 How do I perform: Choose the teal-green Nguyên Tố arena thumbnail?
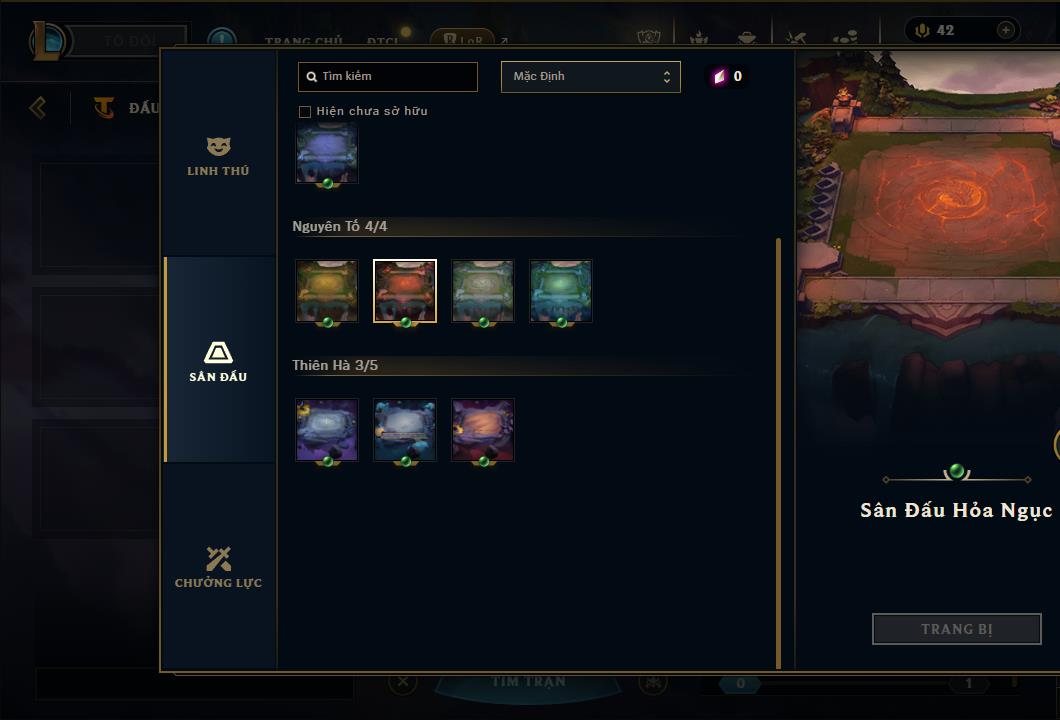click(561, 291)
